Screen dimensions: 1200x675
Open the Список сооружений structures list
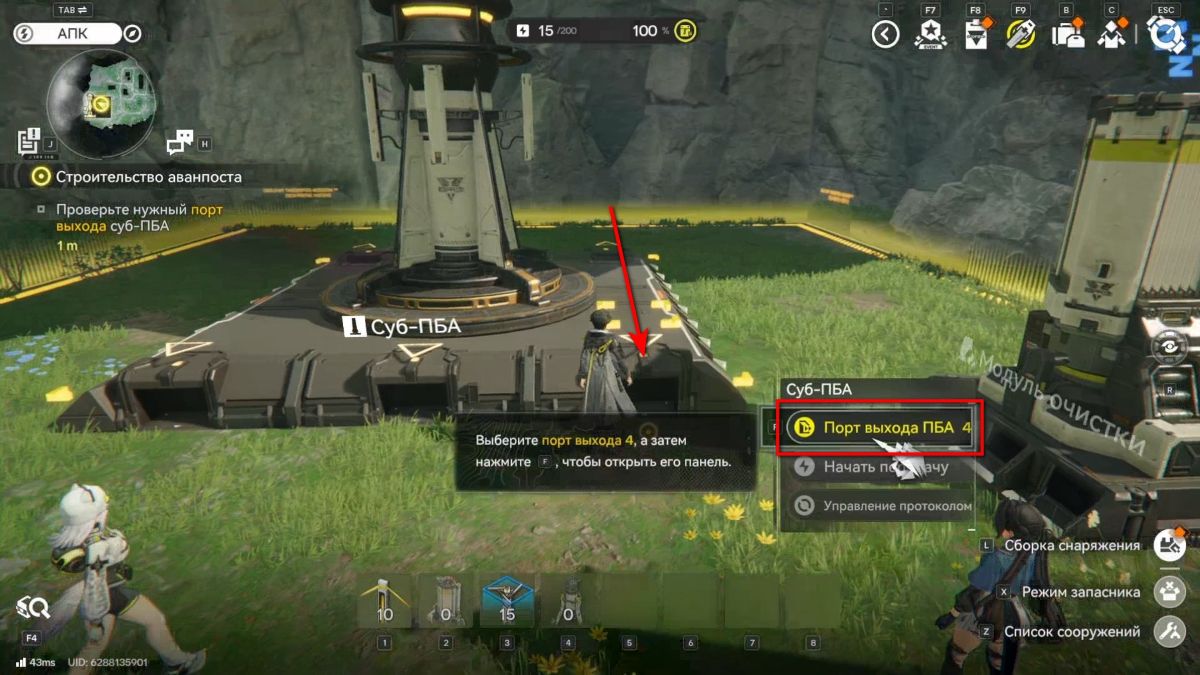[1169, 632]
